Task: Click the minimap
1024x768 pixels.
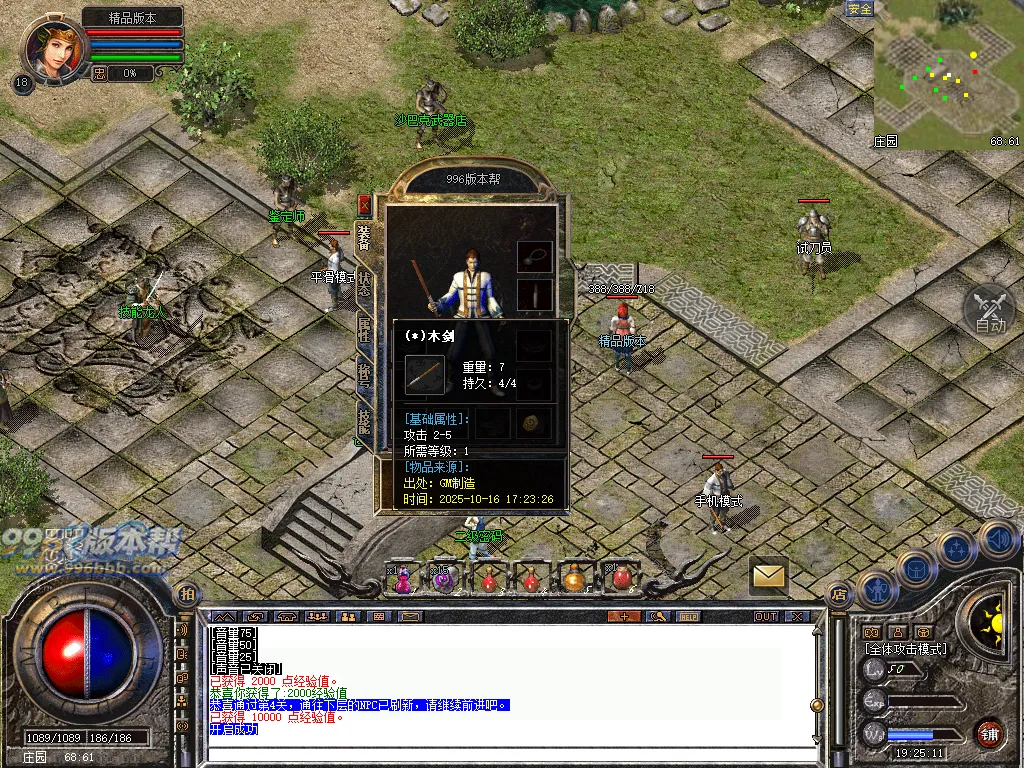Action: coord(947,75)
